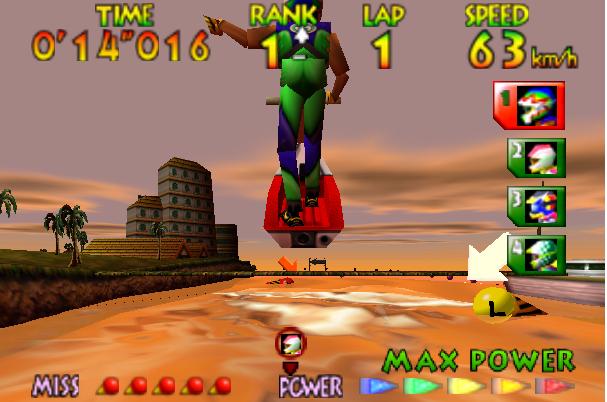Click the blue power arrow
The width and height of the screenshot is (607, 402).
click(376, 386)
